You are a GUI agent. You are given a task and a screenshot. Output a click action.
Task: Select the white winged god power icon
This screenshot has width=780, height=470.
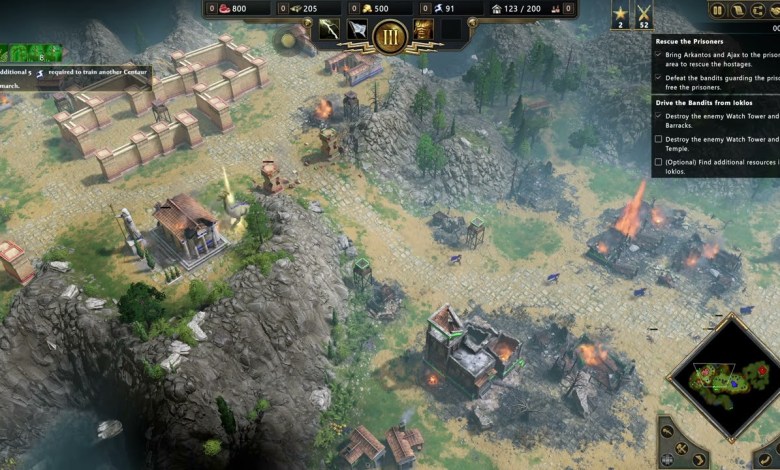point(357,30)
